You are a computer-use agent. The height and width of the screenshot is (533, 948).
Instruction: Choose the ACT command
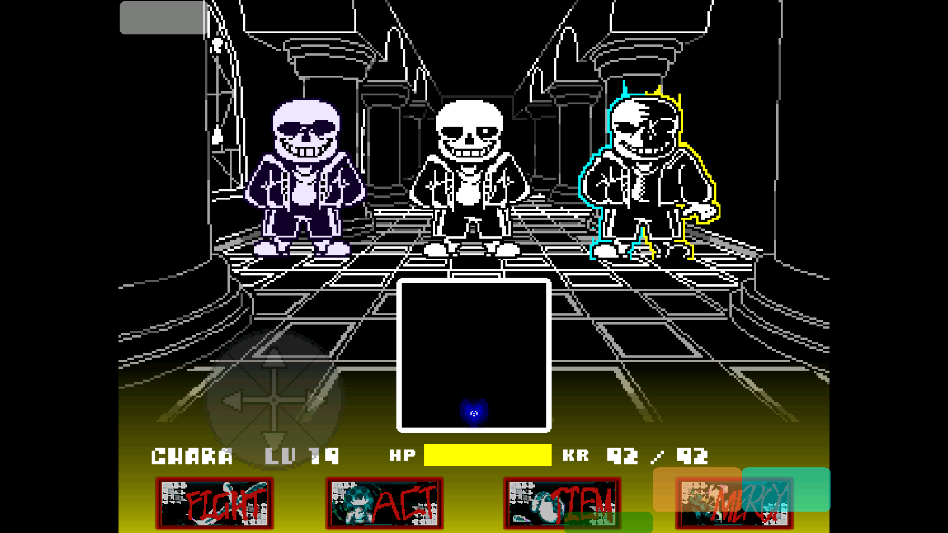point(385,503)
